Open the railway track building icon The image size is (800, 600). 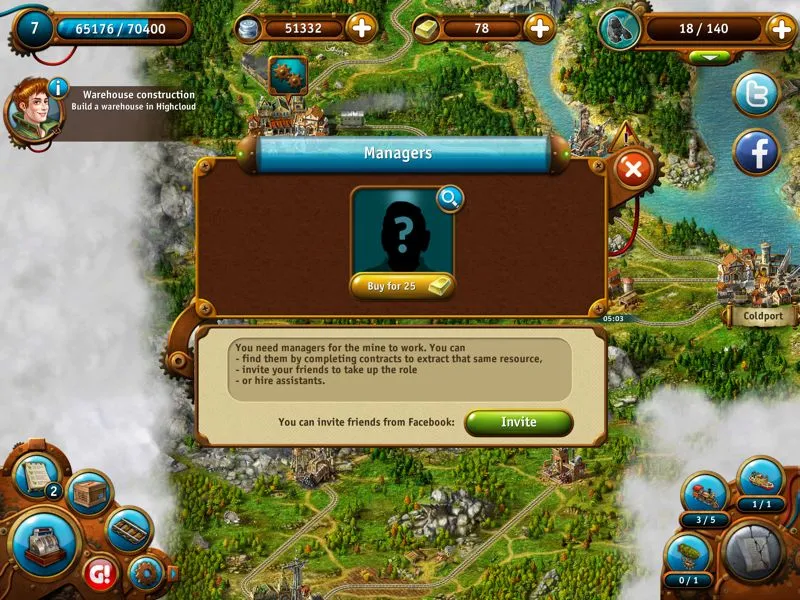click(x=129, y=528)
